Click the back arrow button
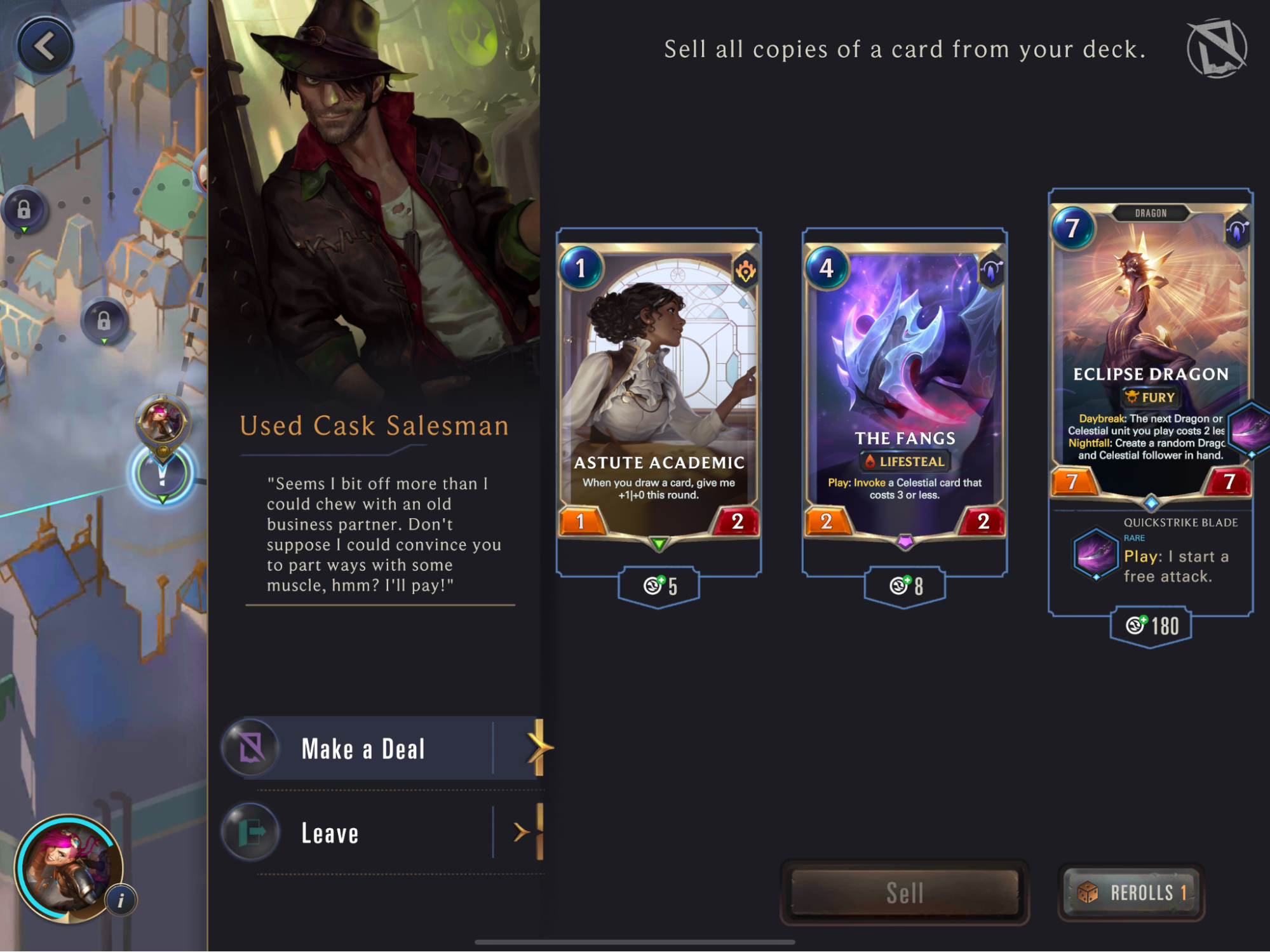The height and width of the screenshot is (952, 1270). [x=45, y=46]
